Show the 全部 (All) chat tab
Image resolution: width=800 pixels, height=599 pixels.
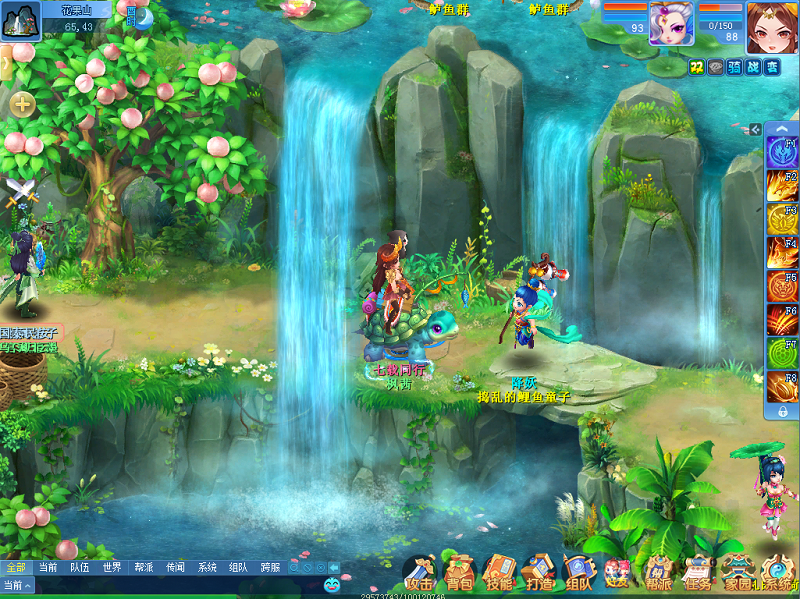(x=15, y=567)
